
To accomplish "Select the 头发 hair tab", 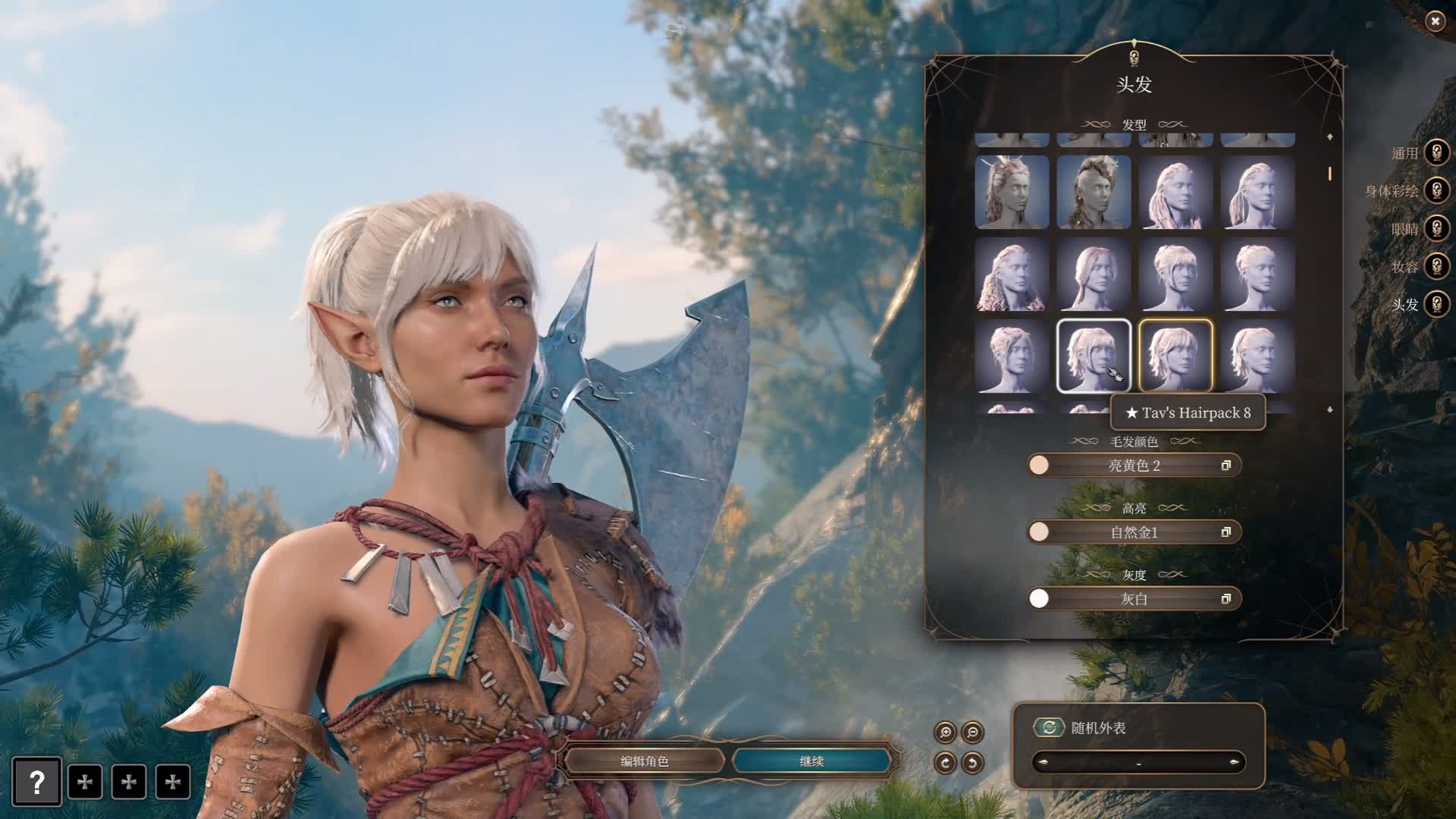I will (x=1436, y=304).
